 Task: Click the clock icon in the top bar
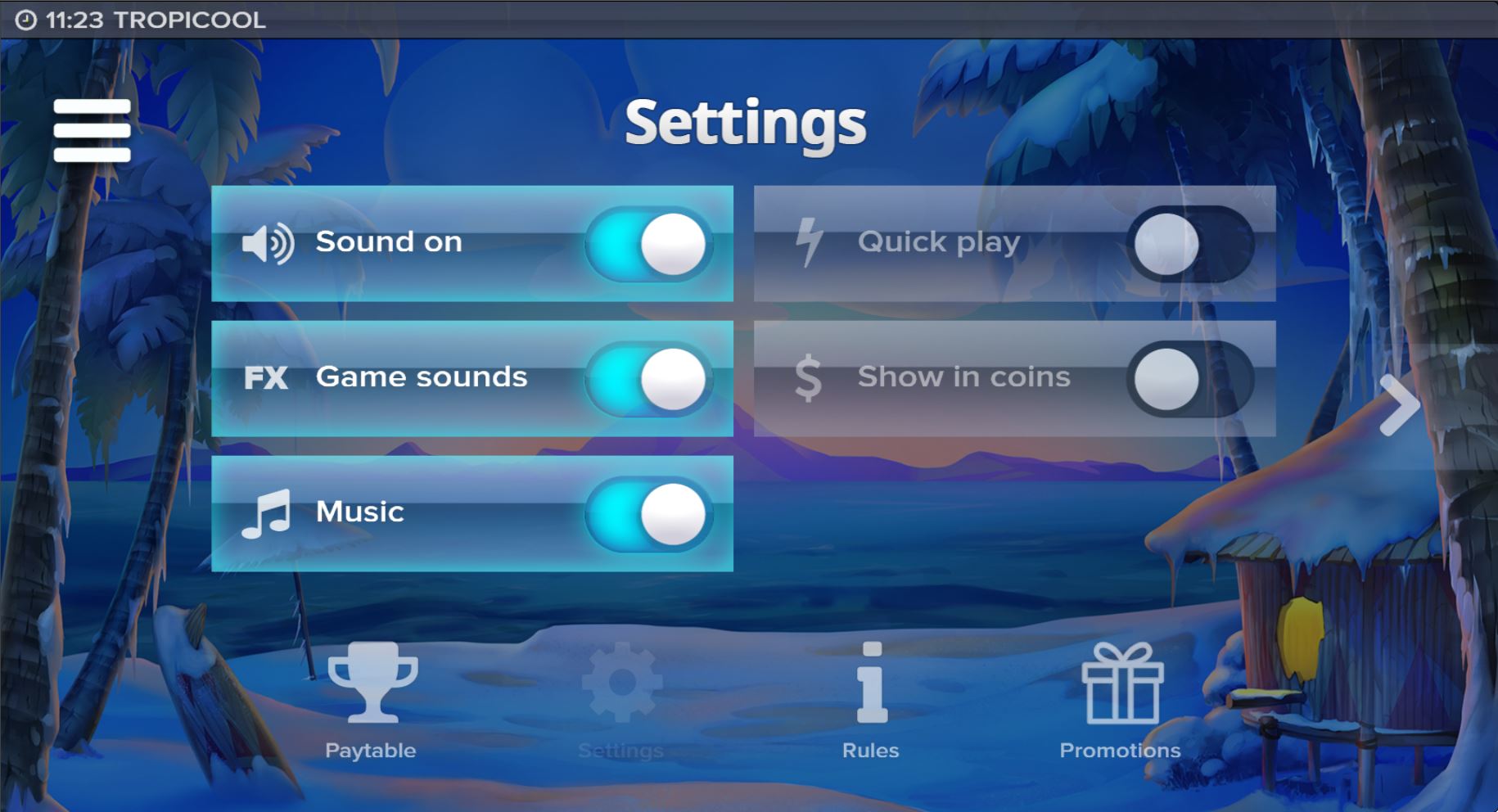pos(24,18)
